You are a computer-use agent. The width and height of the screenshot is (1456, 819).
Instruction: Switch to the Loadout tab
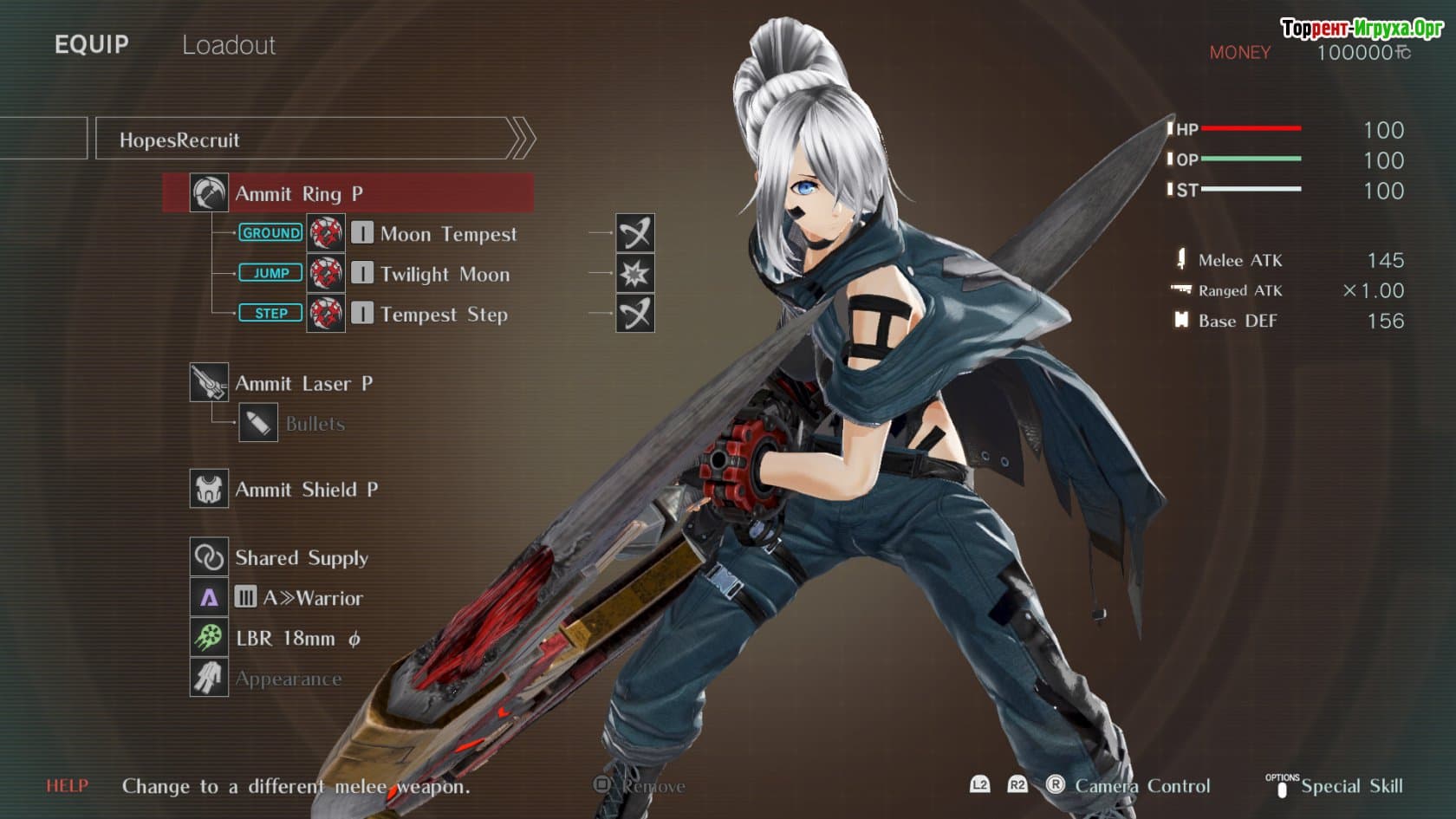228,45
